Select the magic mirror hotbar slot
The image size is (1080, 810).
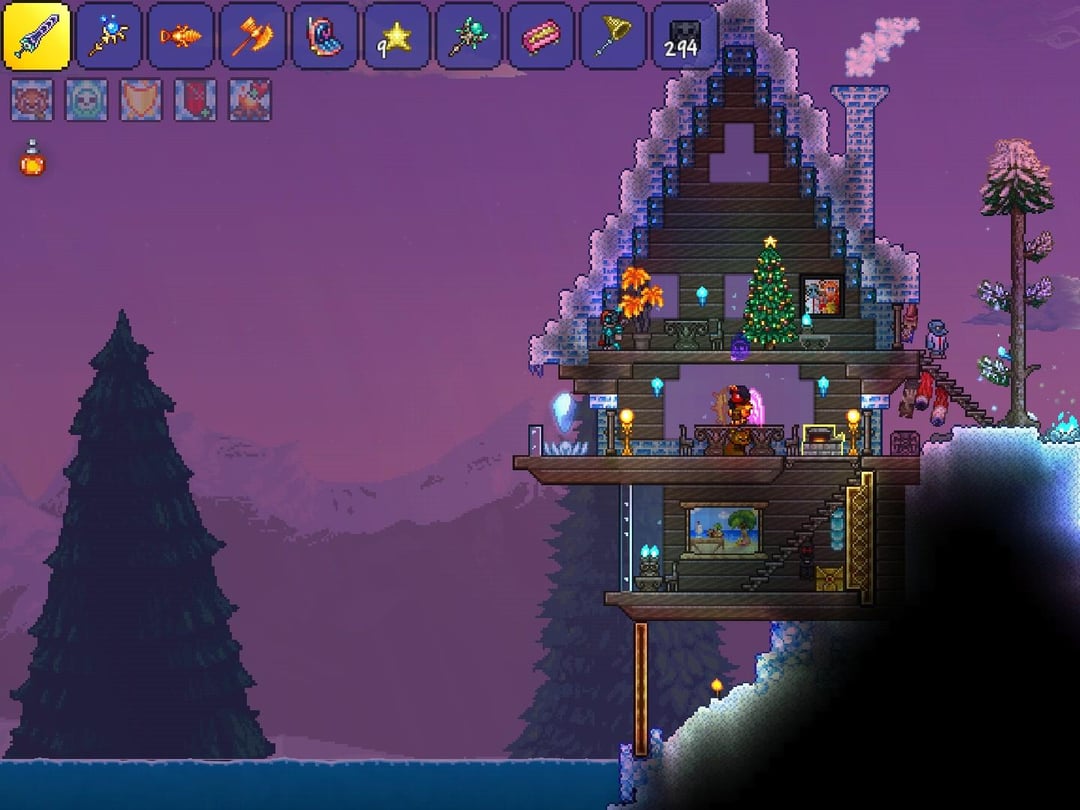point(325,36)
